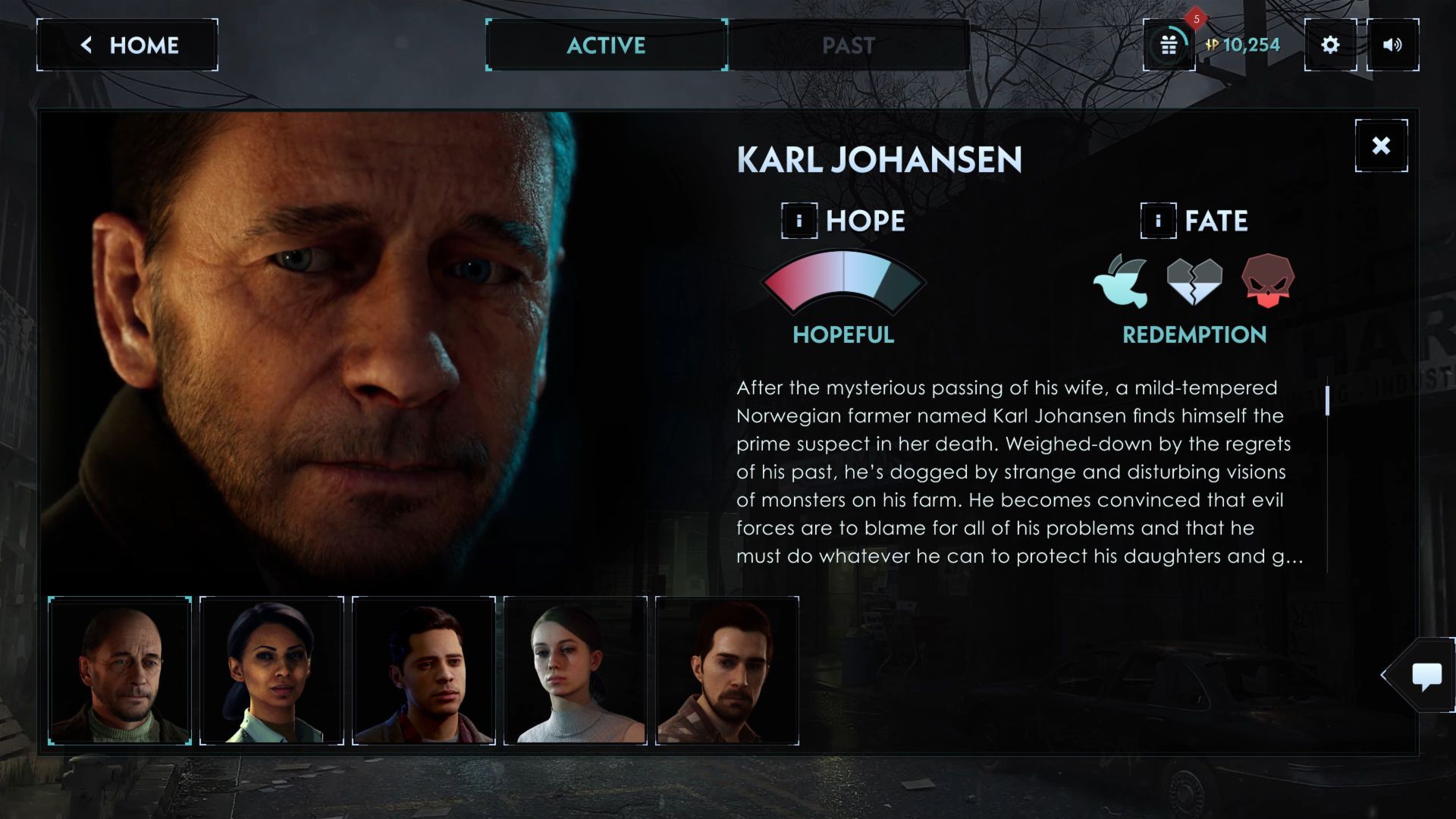Select the bearded man in plaid portrait
Image resolution: width=1456 pixels, height=819 pixels.
tap(726, 670)
